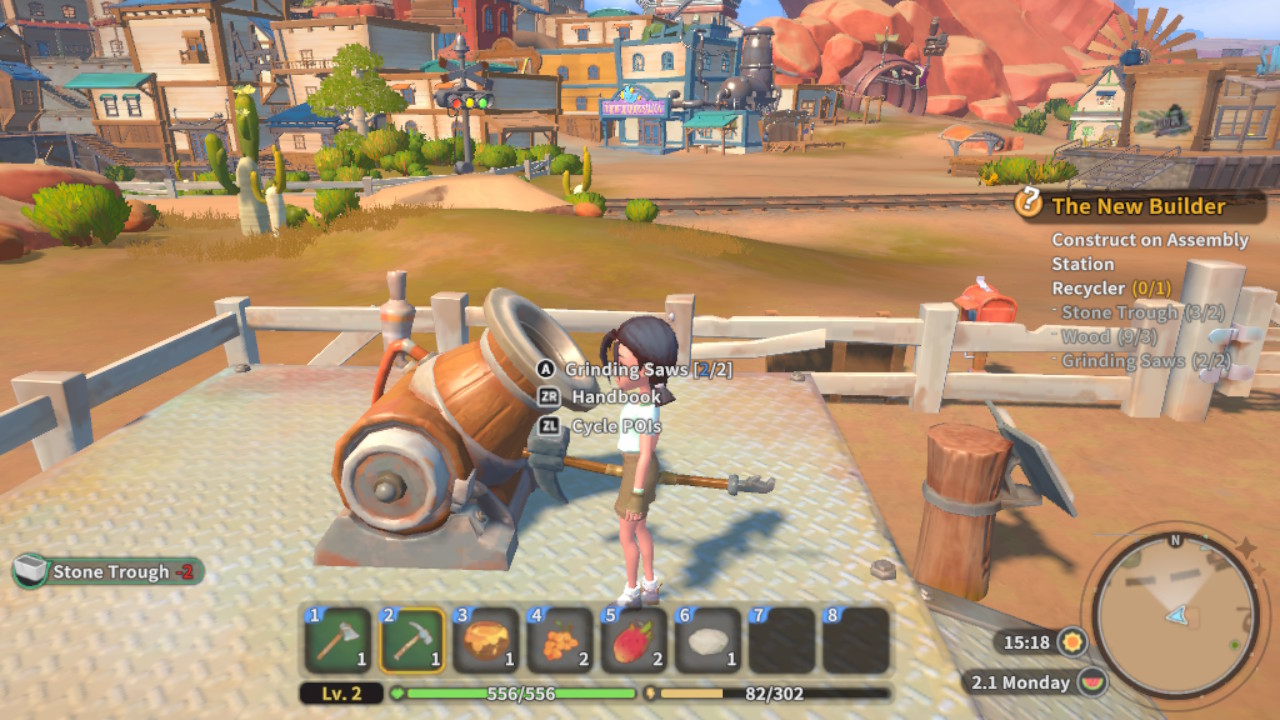The image size is (1280, 720).
Task: Click the sun weather icon beside the clock
Action: 1074,640
